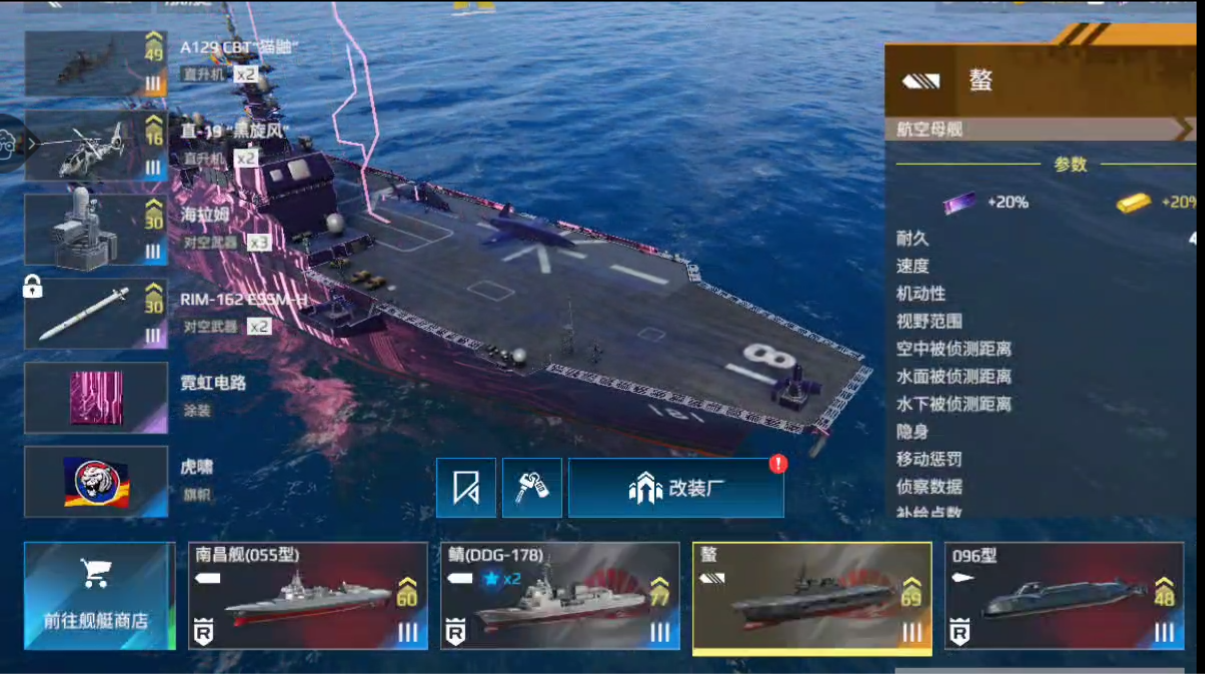1205x674 pixels.
Task: Click the bookmark flag icon button
Action: pyautogui.click(x=466, y=488)
